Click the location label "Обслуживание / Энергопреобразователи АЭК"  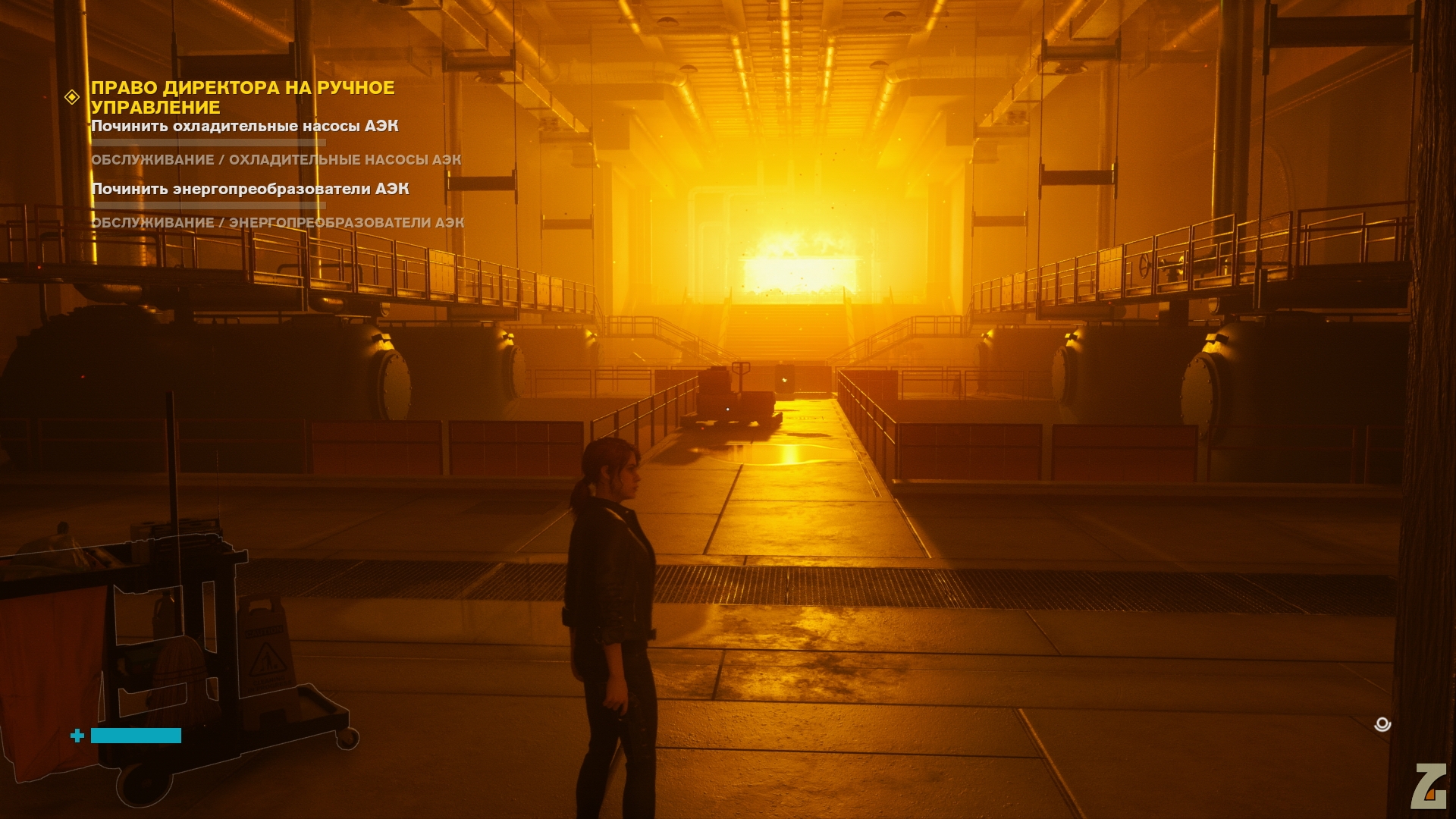(278, 223)
